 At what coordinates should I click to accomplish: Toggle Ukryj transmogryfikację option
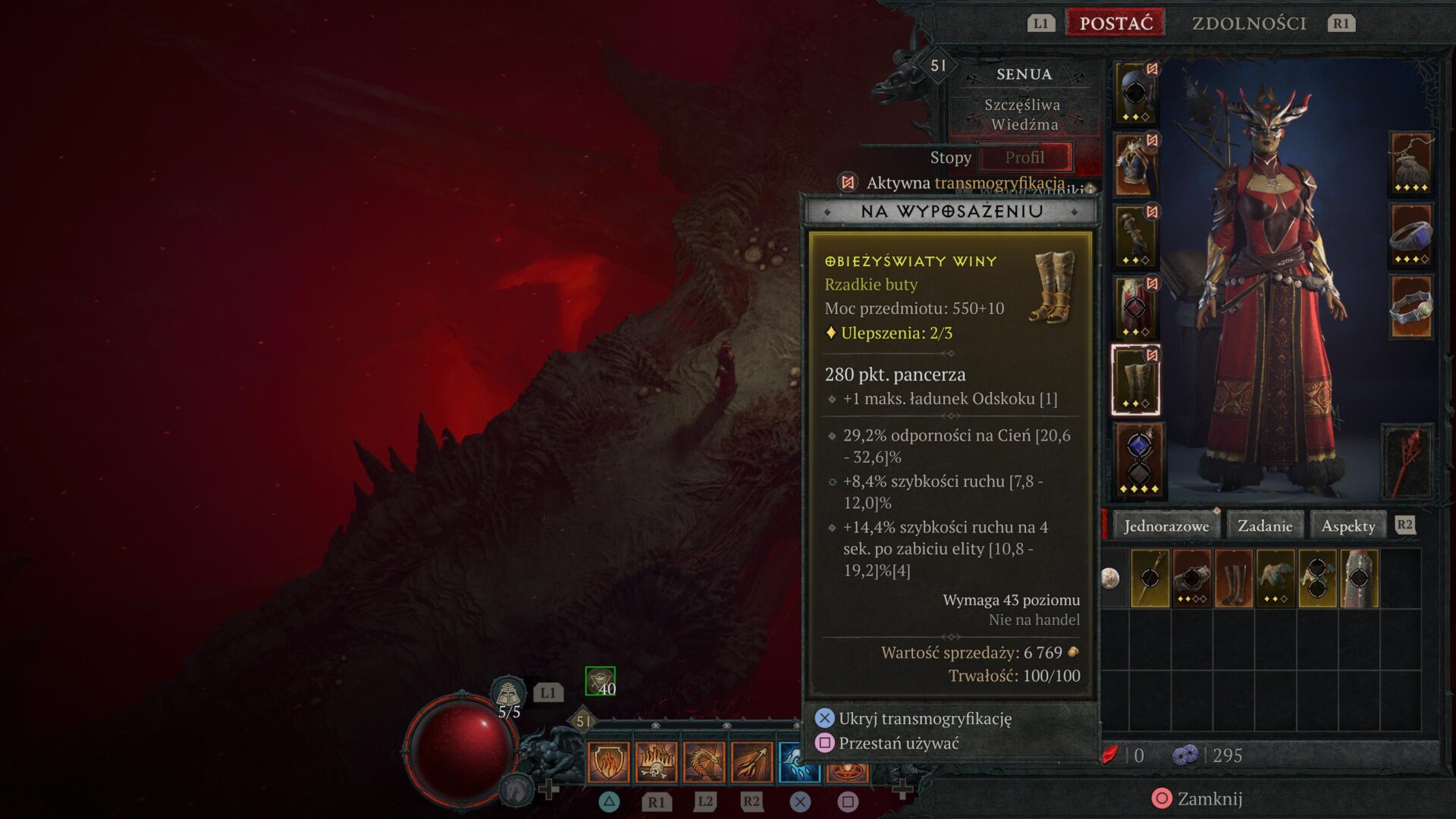click(x=926, y=717)
